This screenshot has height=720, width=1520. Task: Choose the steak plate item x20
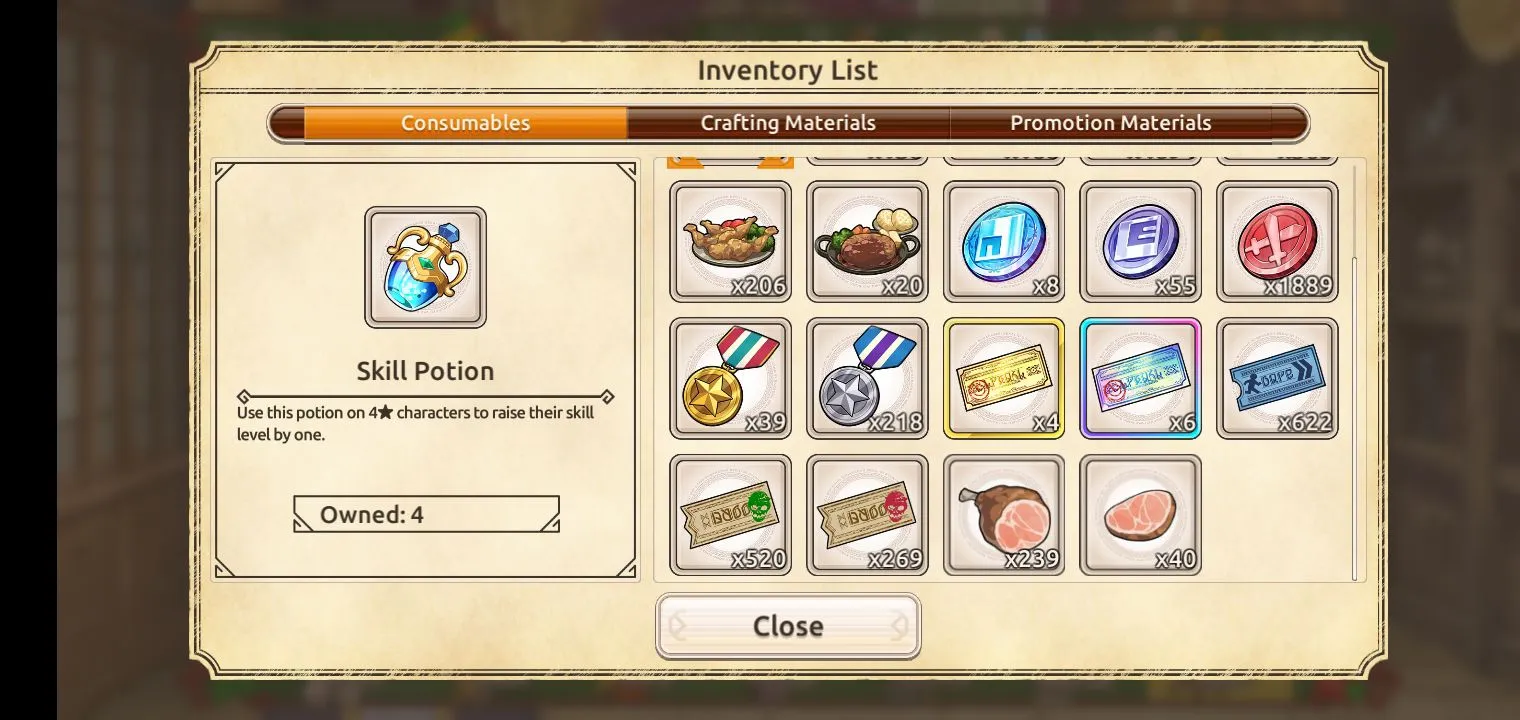click(x=867, y=241)
